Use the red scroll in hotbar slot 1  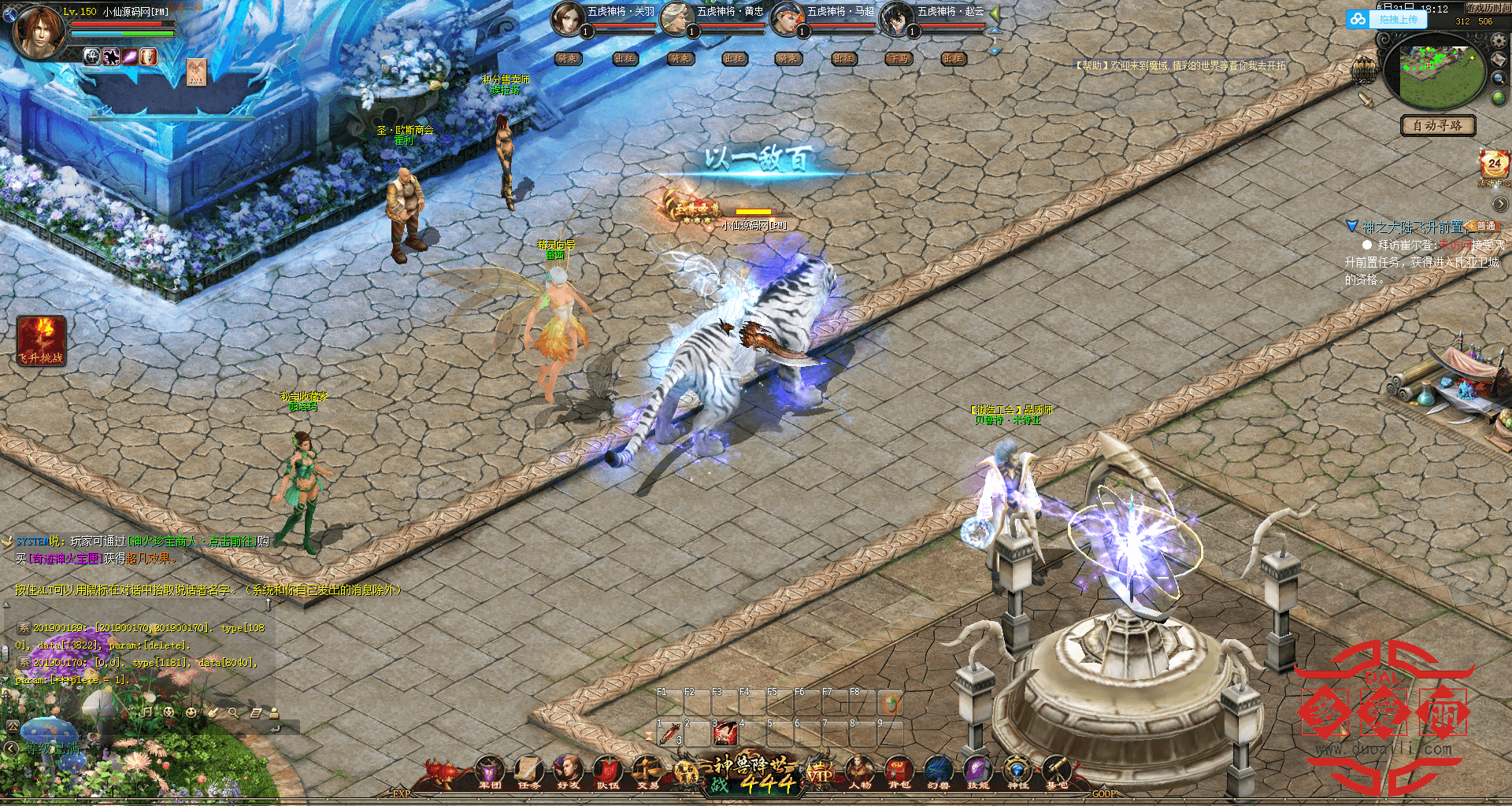pyautogui.click(x=670, y=734)
